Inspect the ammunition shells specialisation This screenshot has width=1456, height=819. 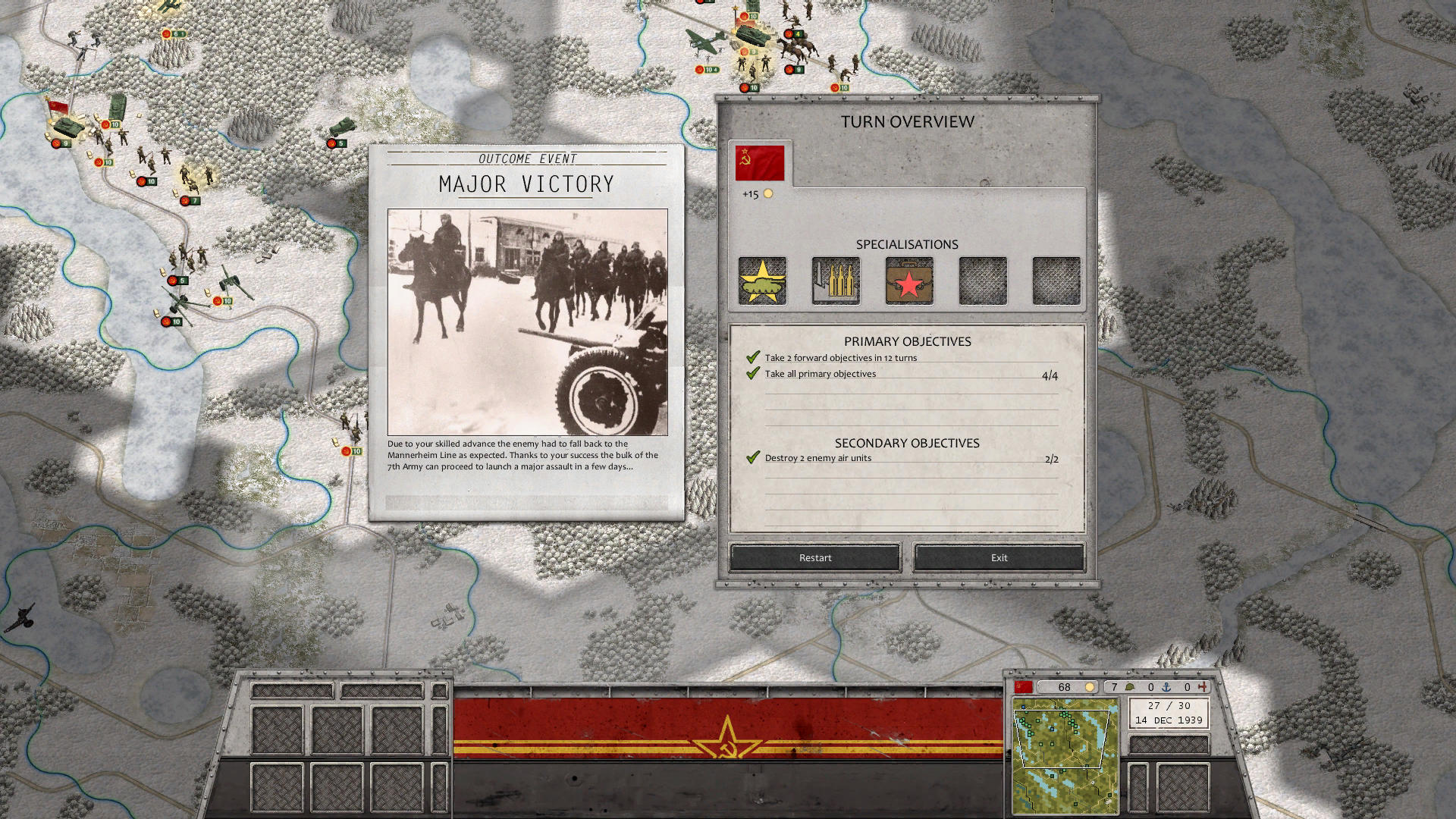tap(836, 281)
